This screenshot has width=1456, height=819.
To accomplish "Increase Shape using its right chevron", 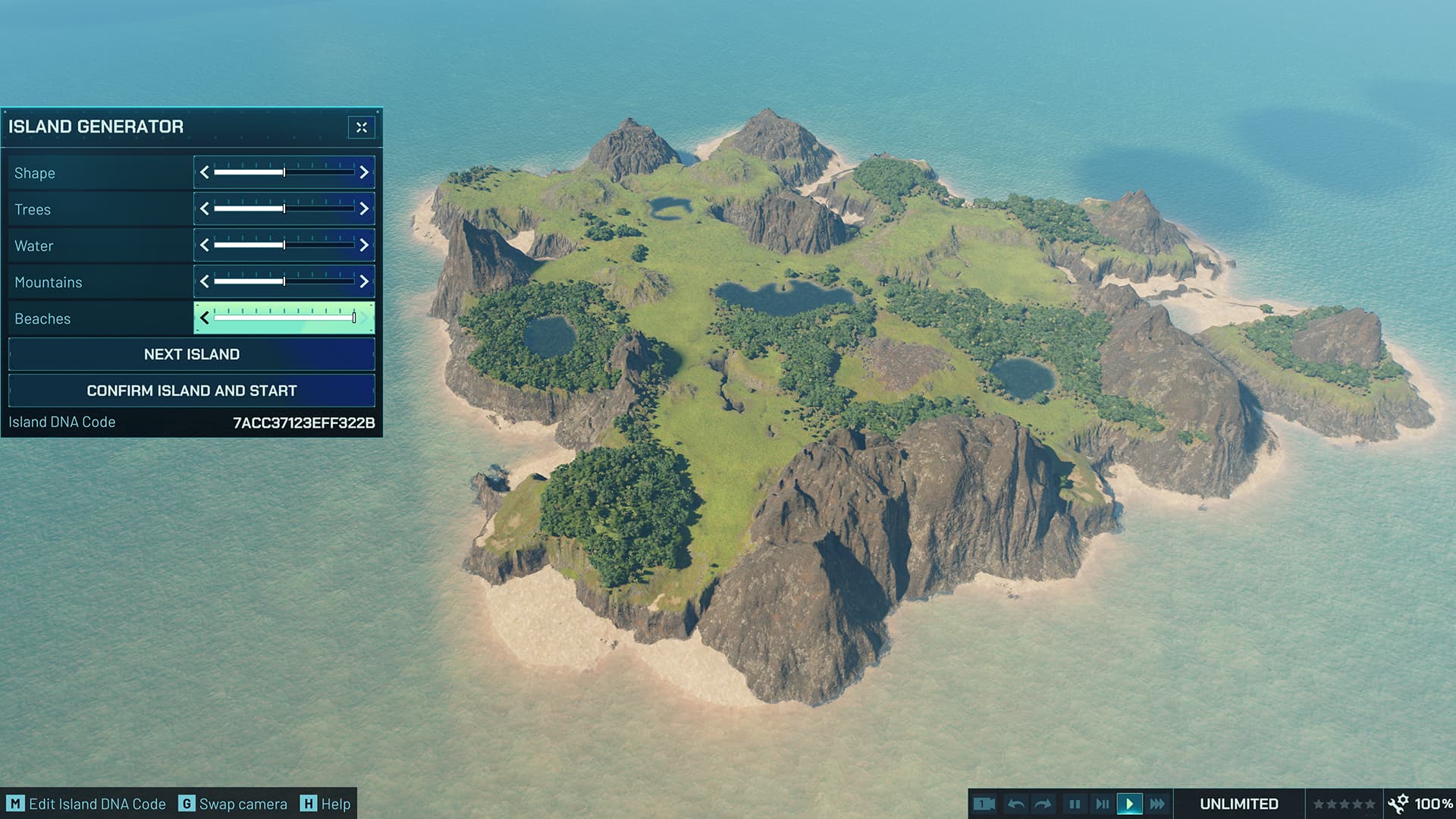I will 366,173.
